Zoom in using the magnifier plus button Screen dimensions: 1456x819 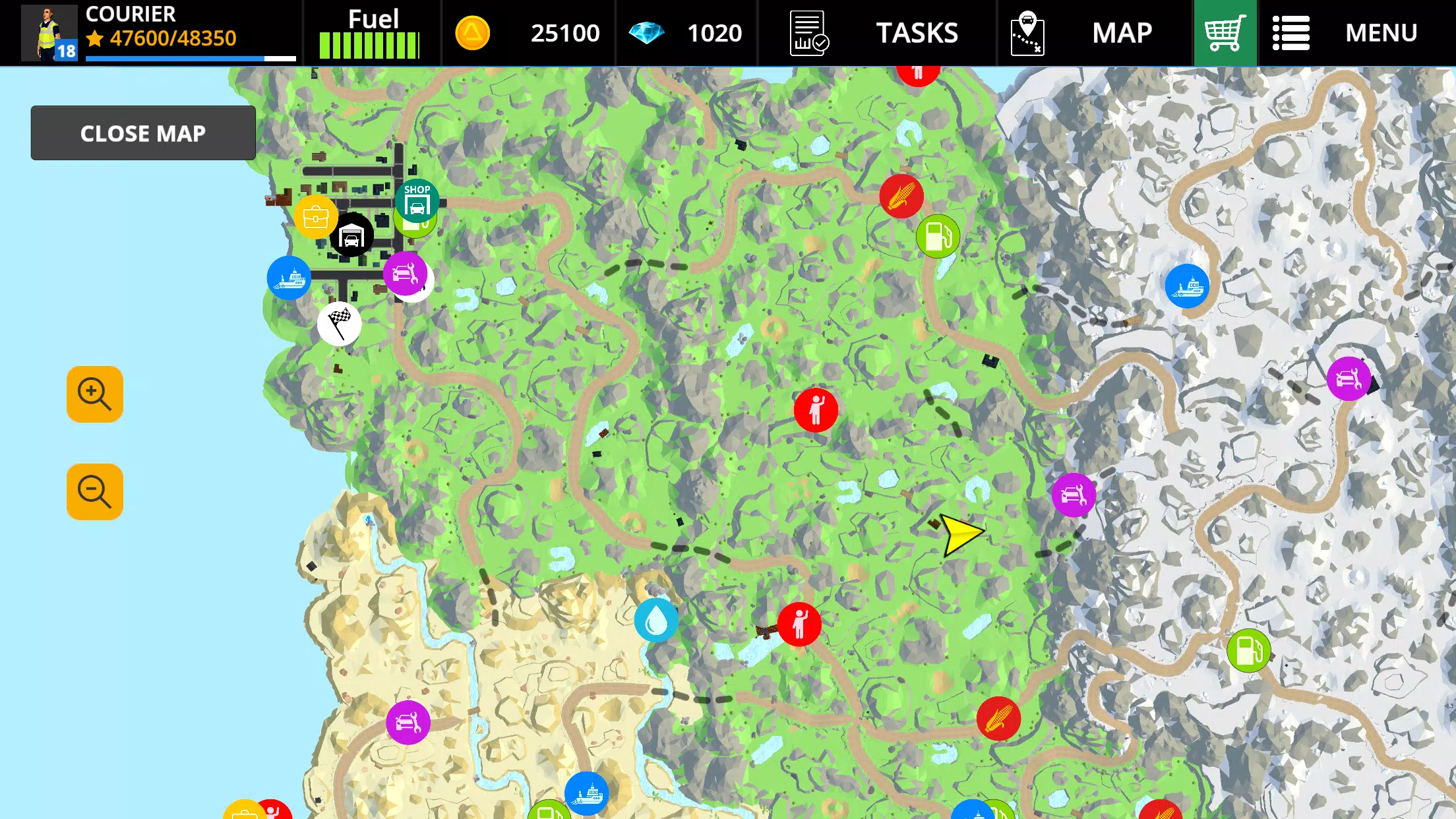pos(94,394)
